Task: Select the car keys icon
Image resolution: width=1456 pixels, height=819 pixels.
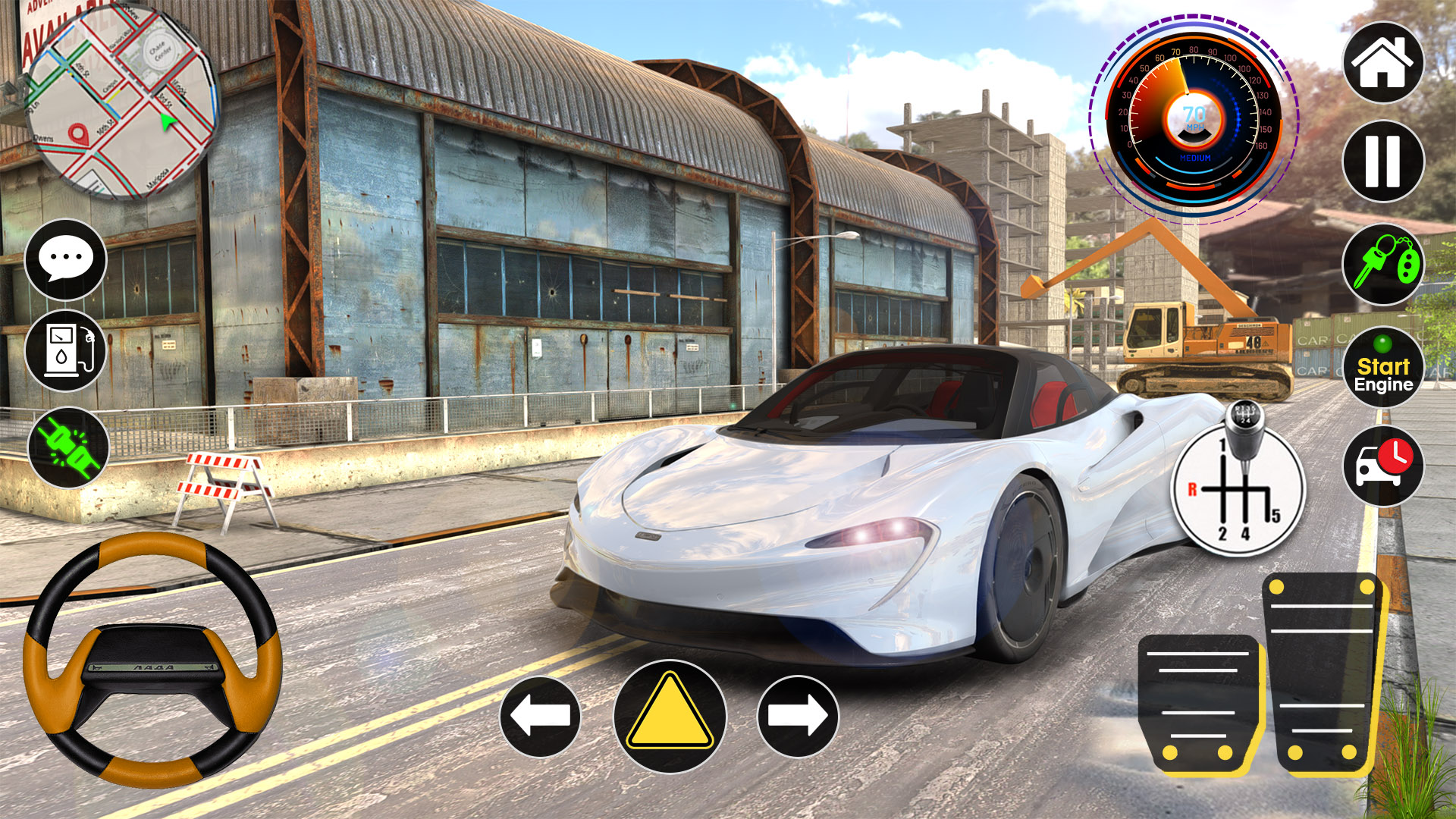Action: tap(1382, 266)
